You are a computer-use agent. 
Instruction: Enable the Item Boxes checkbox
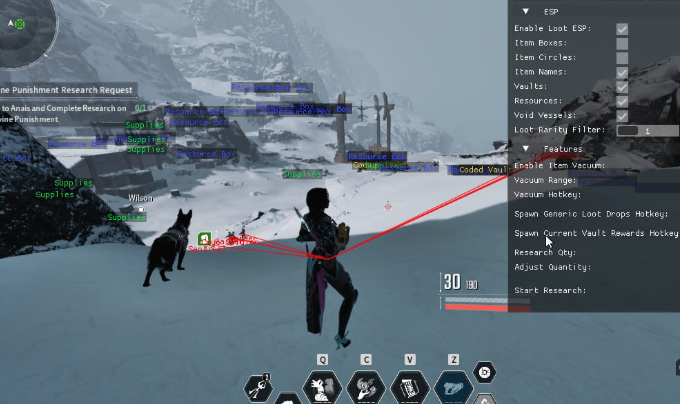tap(622, 43)
